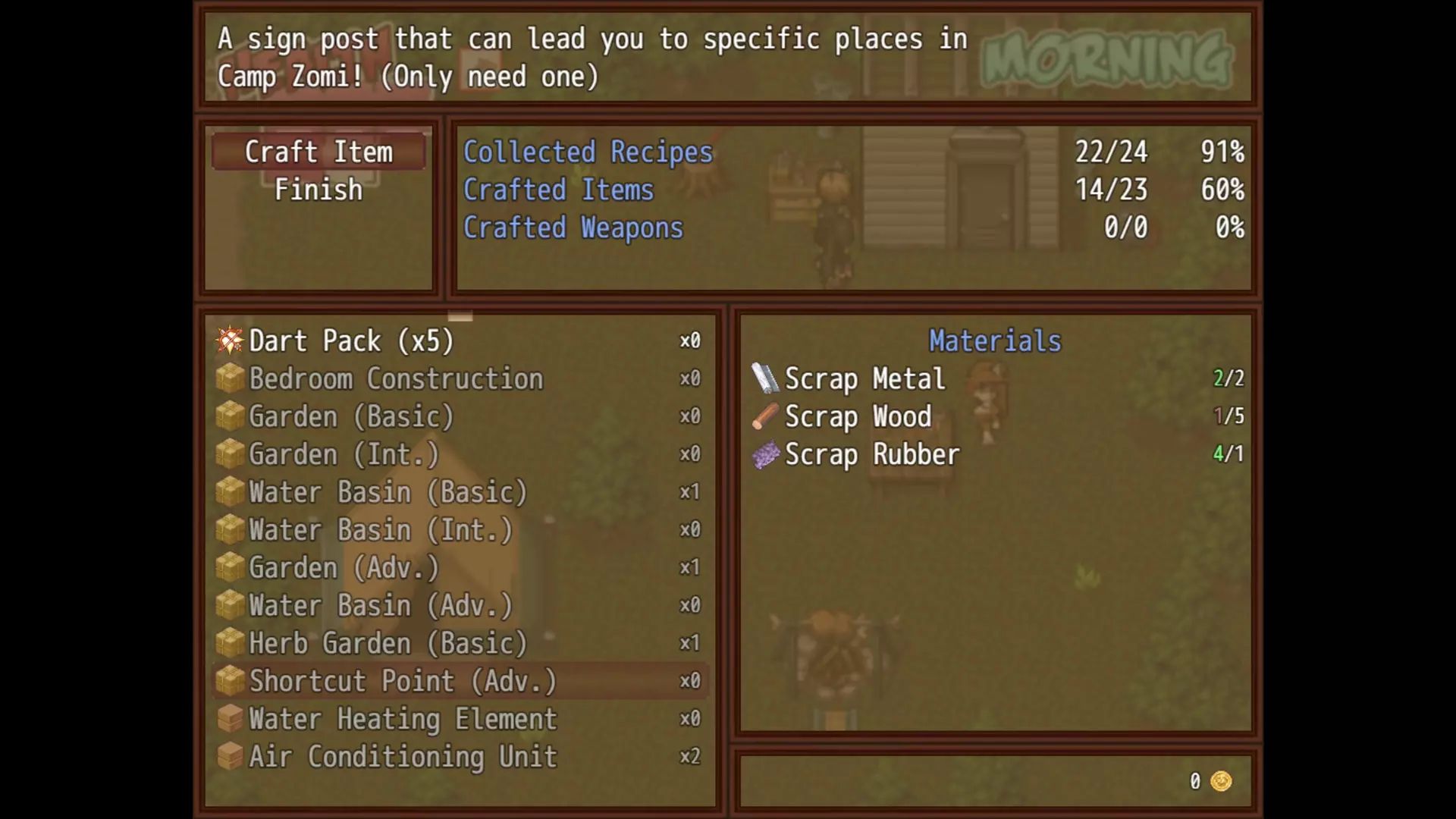1456x819 pixels.
Task: Choose the Garden (Basic) recipe
Action: click(x=351, y=416)
